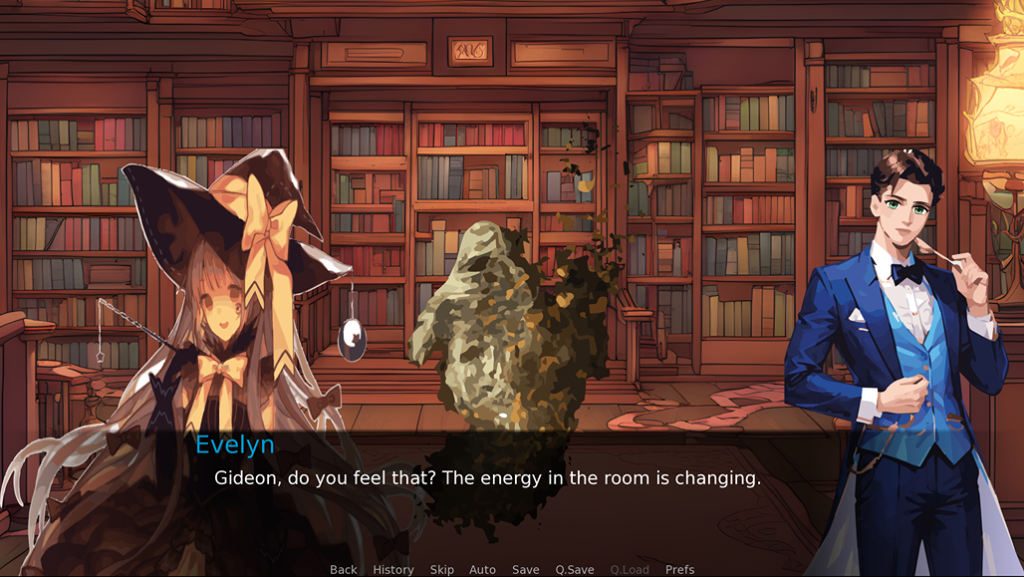Open the History log
This screenshot has height=577, width=1024.
click(393, 569)
